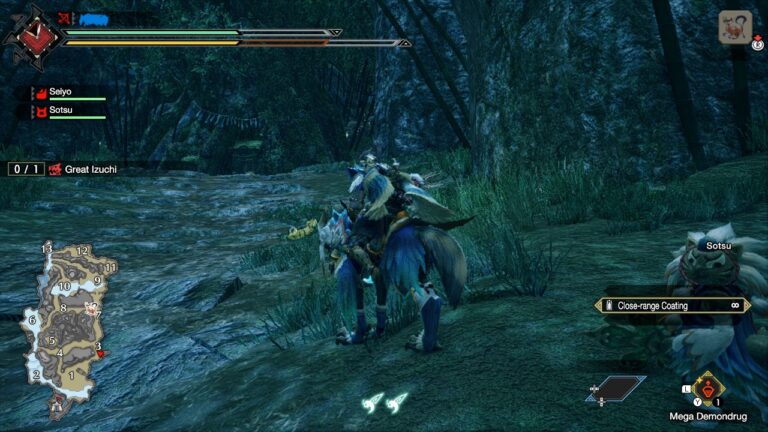This screenshot has height=432, width=768.
Task: Click the monster icon in top-right corner
Action: [735, 27]
